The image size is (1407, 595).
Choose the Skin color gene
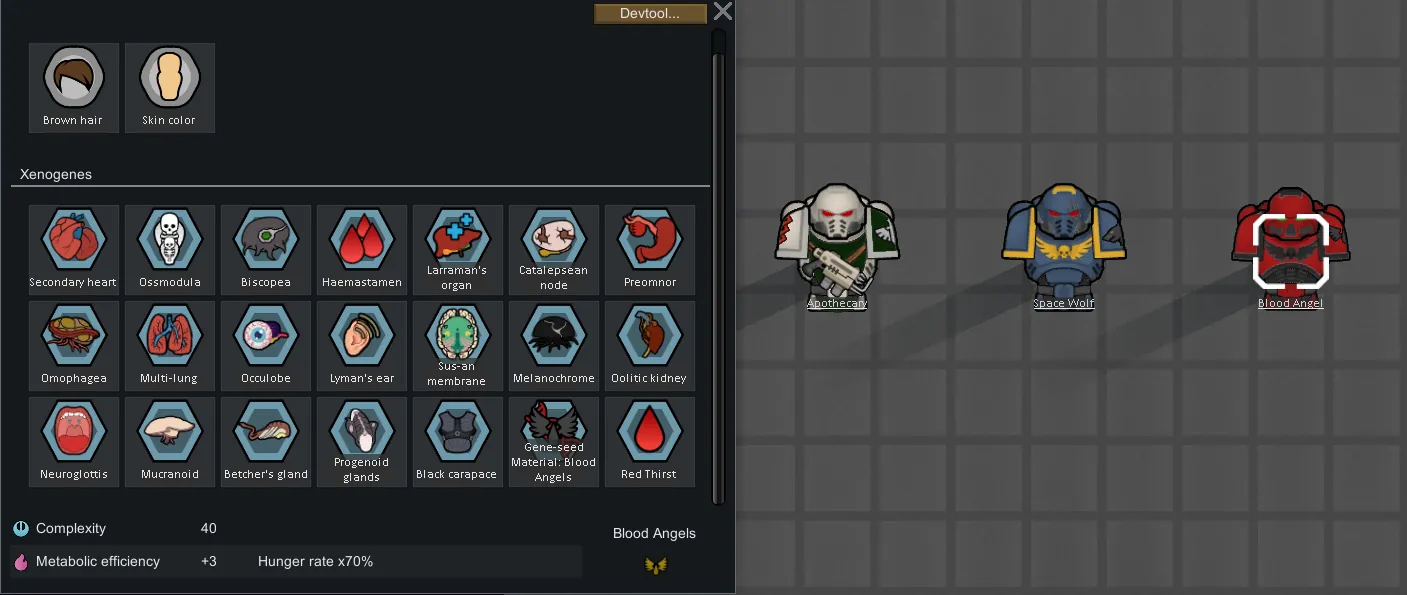click(x=169, y=87)
